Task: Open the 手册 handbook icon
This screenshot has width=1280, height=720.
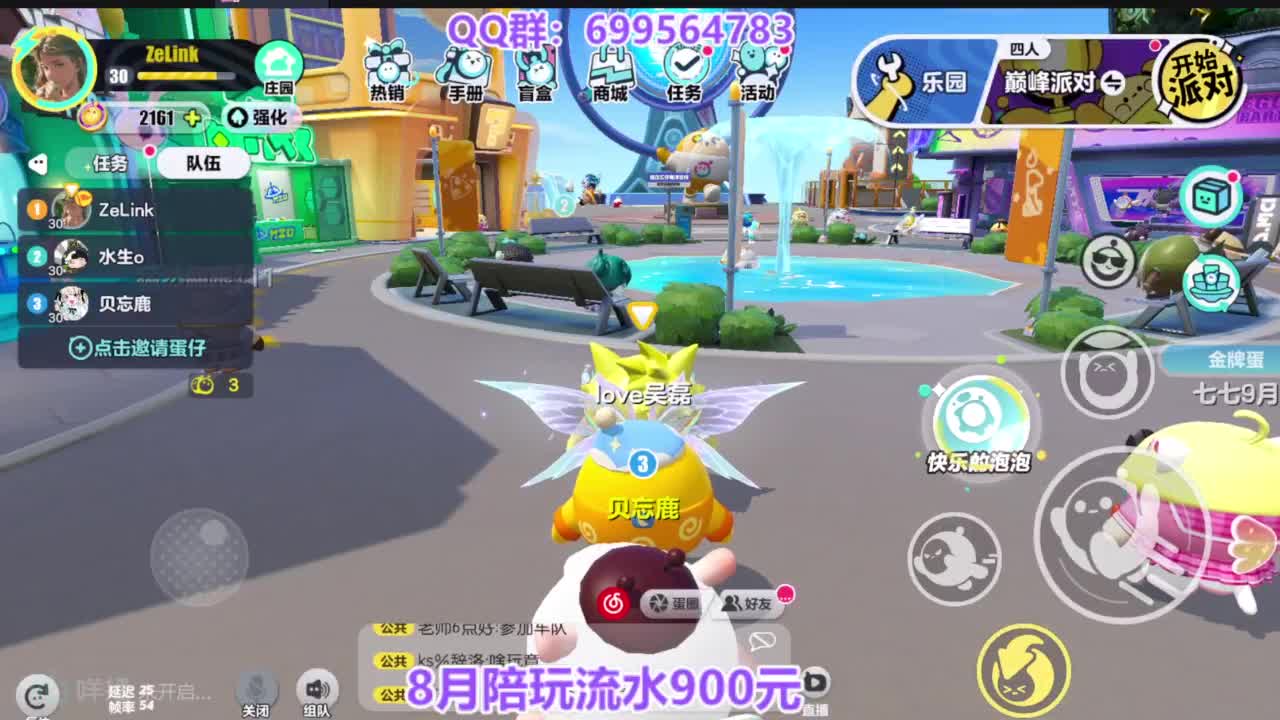Action: [x=469, y=65]
